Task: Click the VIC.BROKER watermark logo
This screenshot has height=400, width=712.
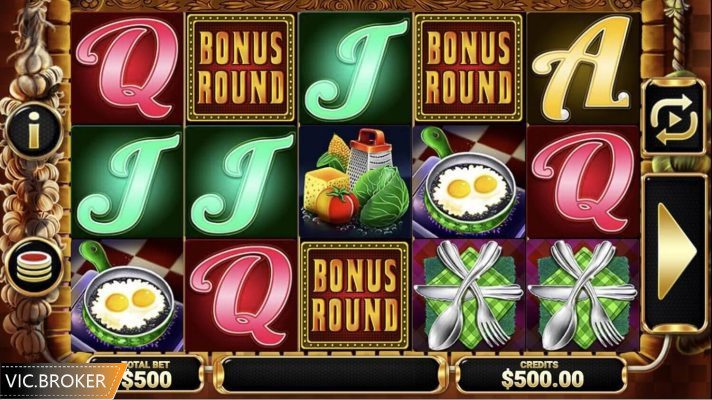Action: point(59,381)
